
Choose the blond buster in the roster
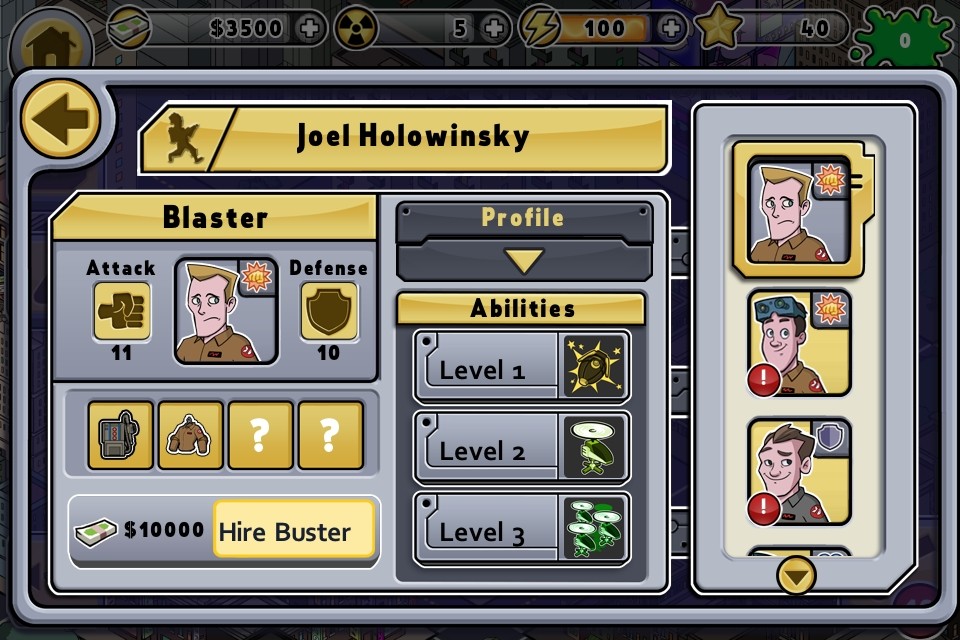pyautogui.click(x=791, y=210)
